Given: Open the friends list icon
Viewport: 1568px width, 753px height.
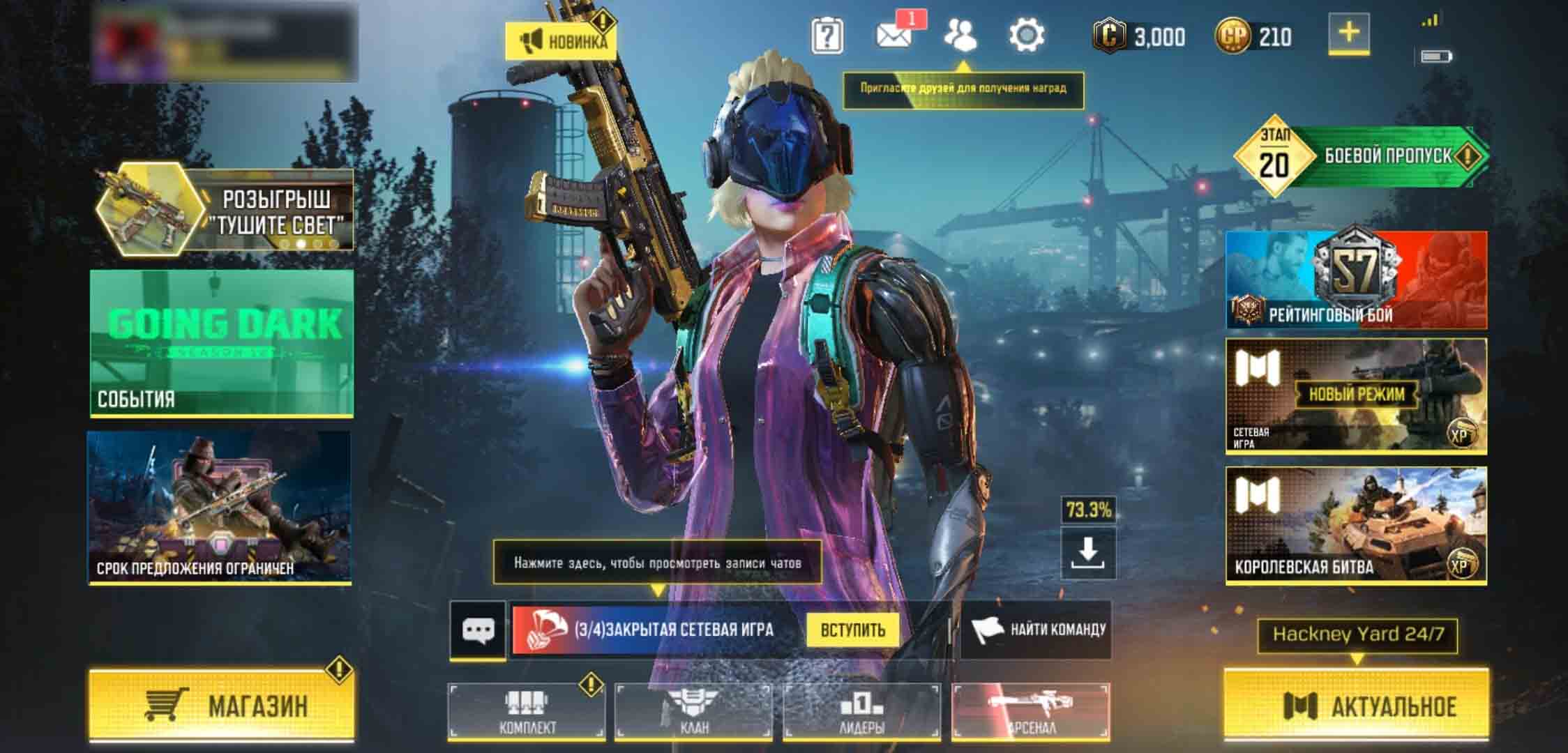Looking at the screenshot, I should tap(960, 35).
